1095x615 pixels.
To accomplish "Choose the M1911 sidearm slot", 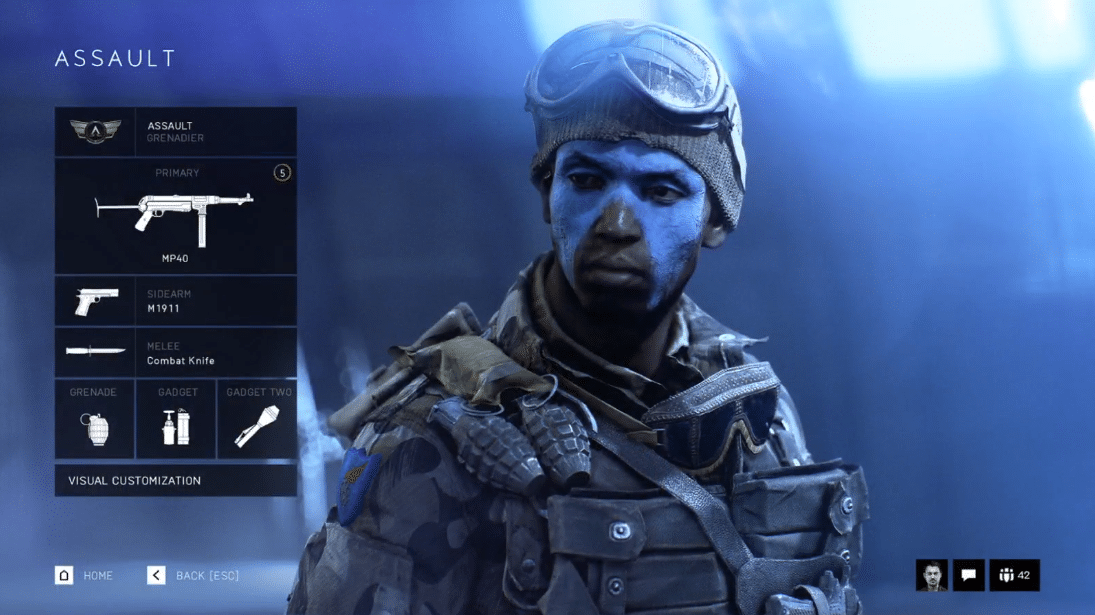I will [x=176, y=301].
